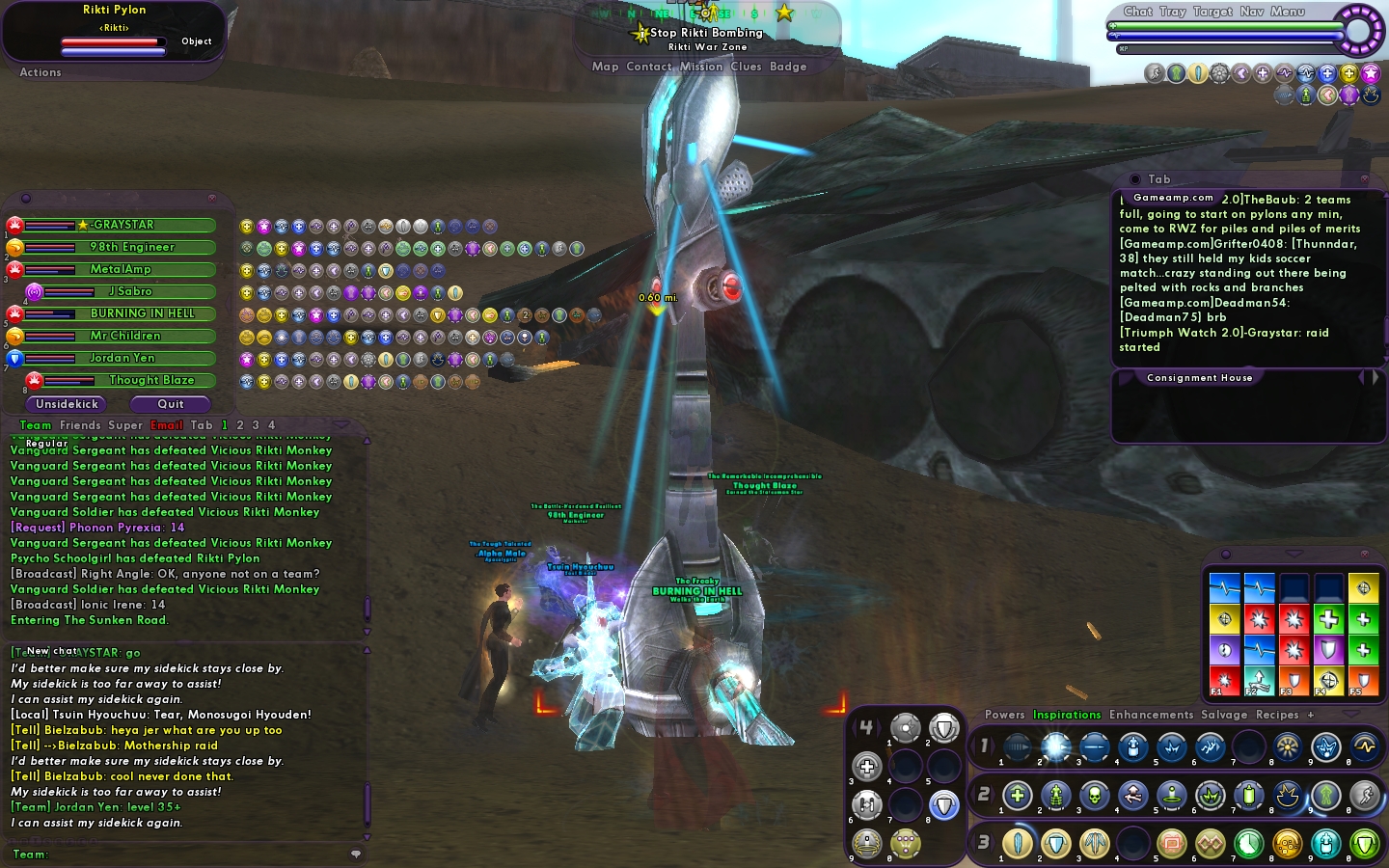This screenshot has width=1389, height=868.
Task: Open the Enhancements tab
Action: coord(1151,715)
